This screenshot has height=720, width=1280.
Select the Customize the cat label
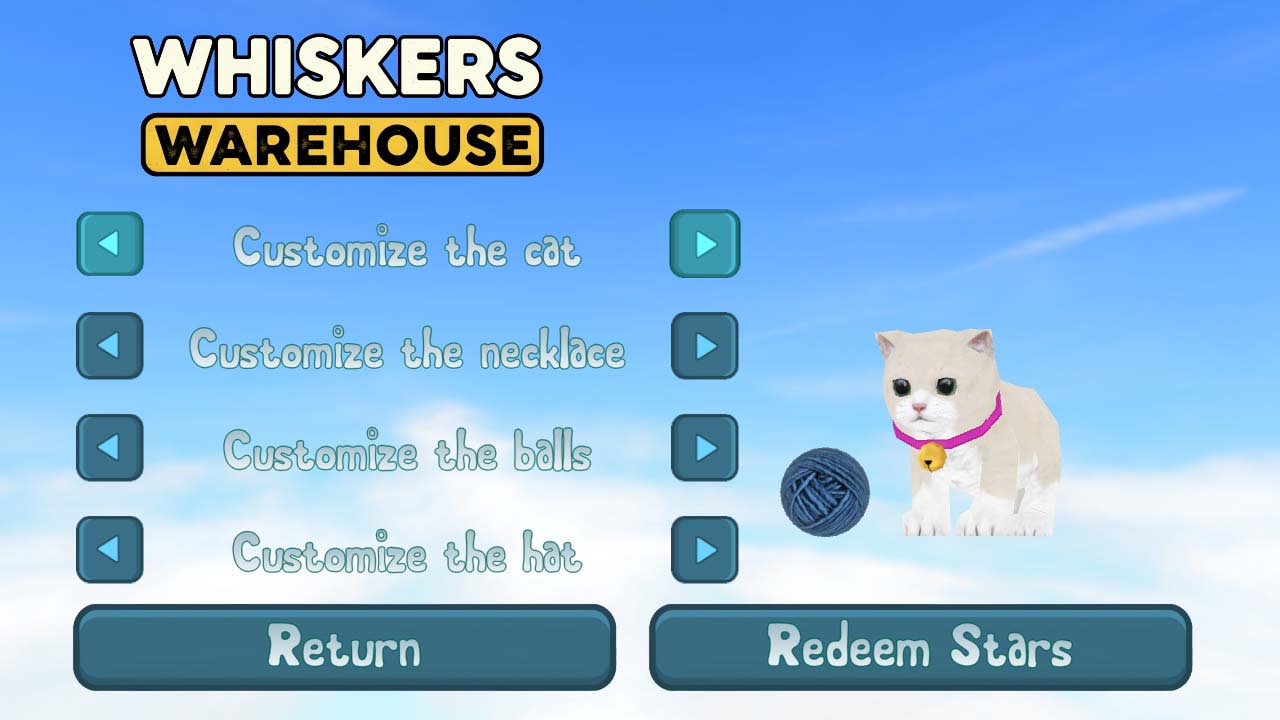point(406,249)
